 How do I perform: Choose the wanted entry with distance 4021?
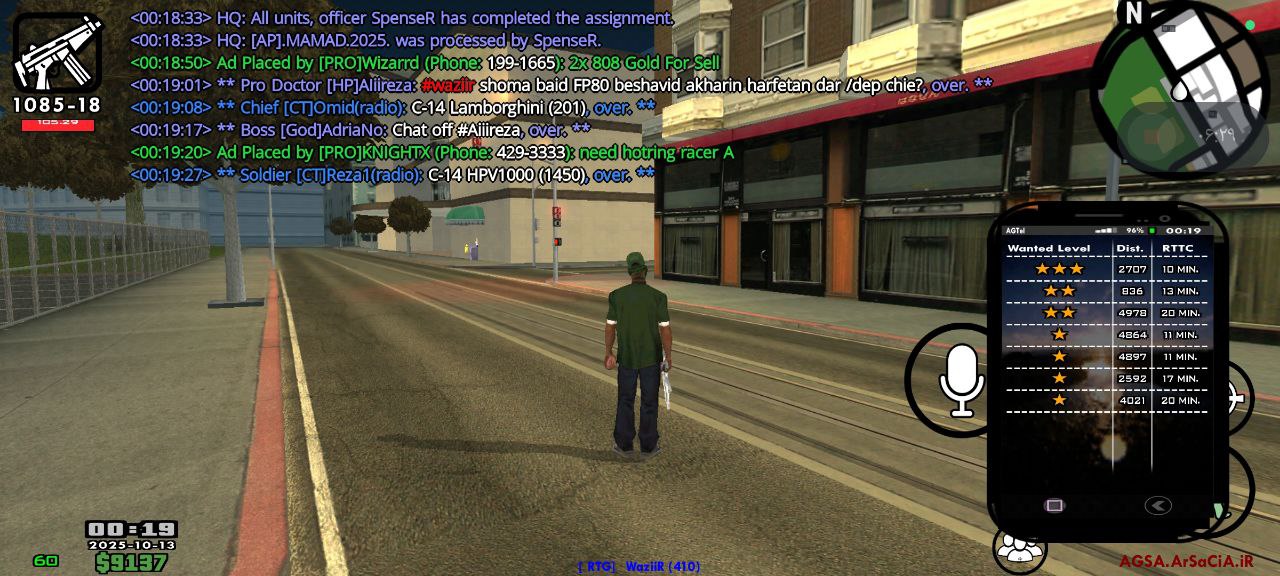coord(1105,401)
